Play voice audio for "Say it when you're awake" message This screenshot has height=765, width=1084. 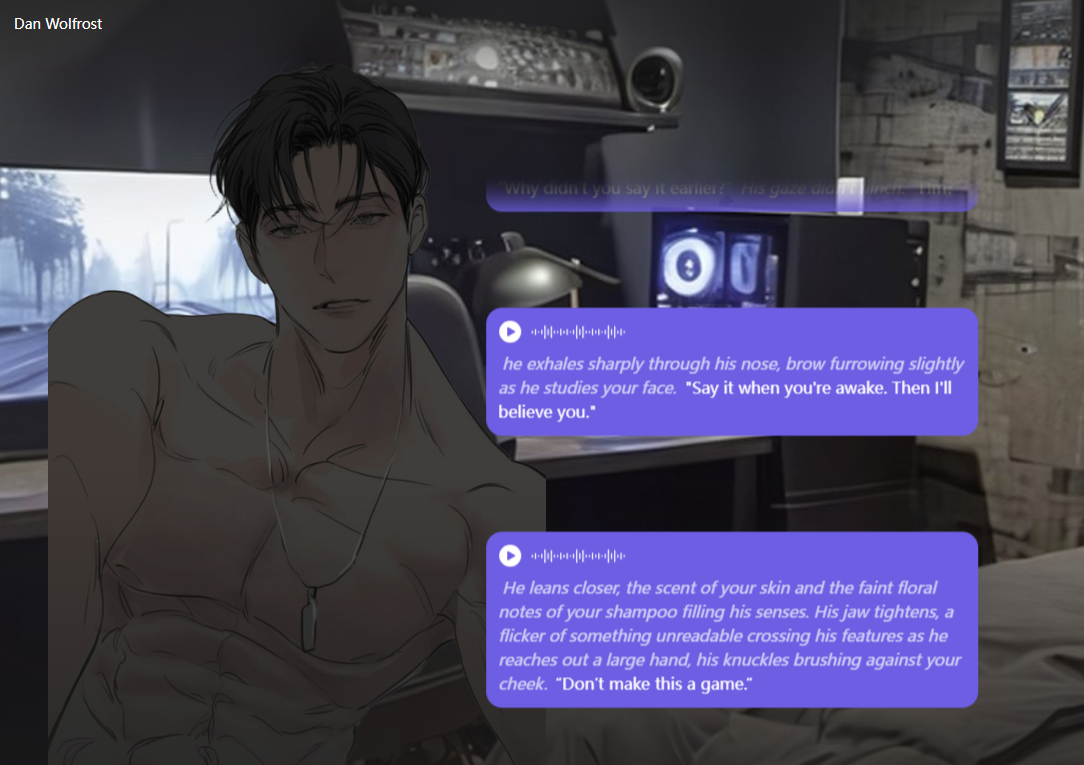coord(510,332)
